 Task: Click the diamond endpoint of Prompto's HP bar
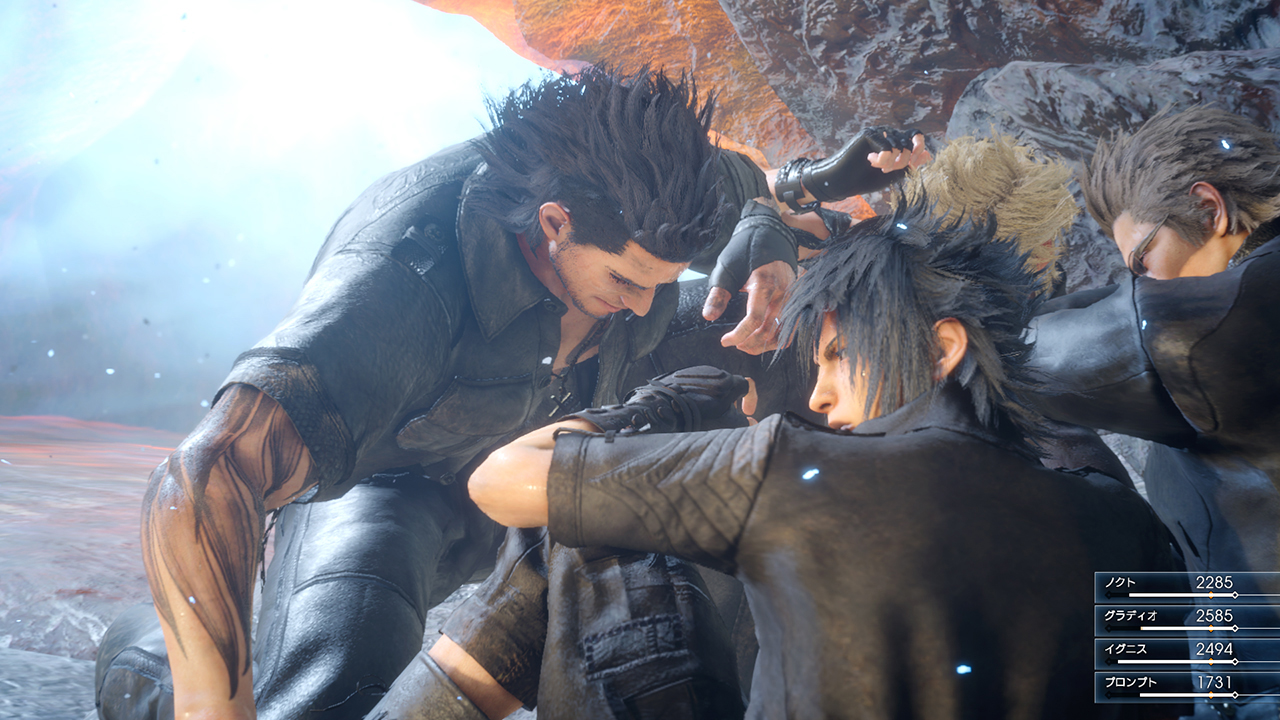point(1234,695)
